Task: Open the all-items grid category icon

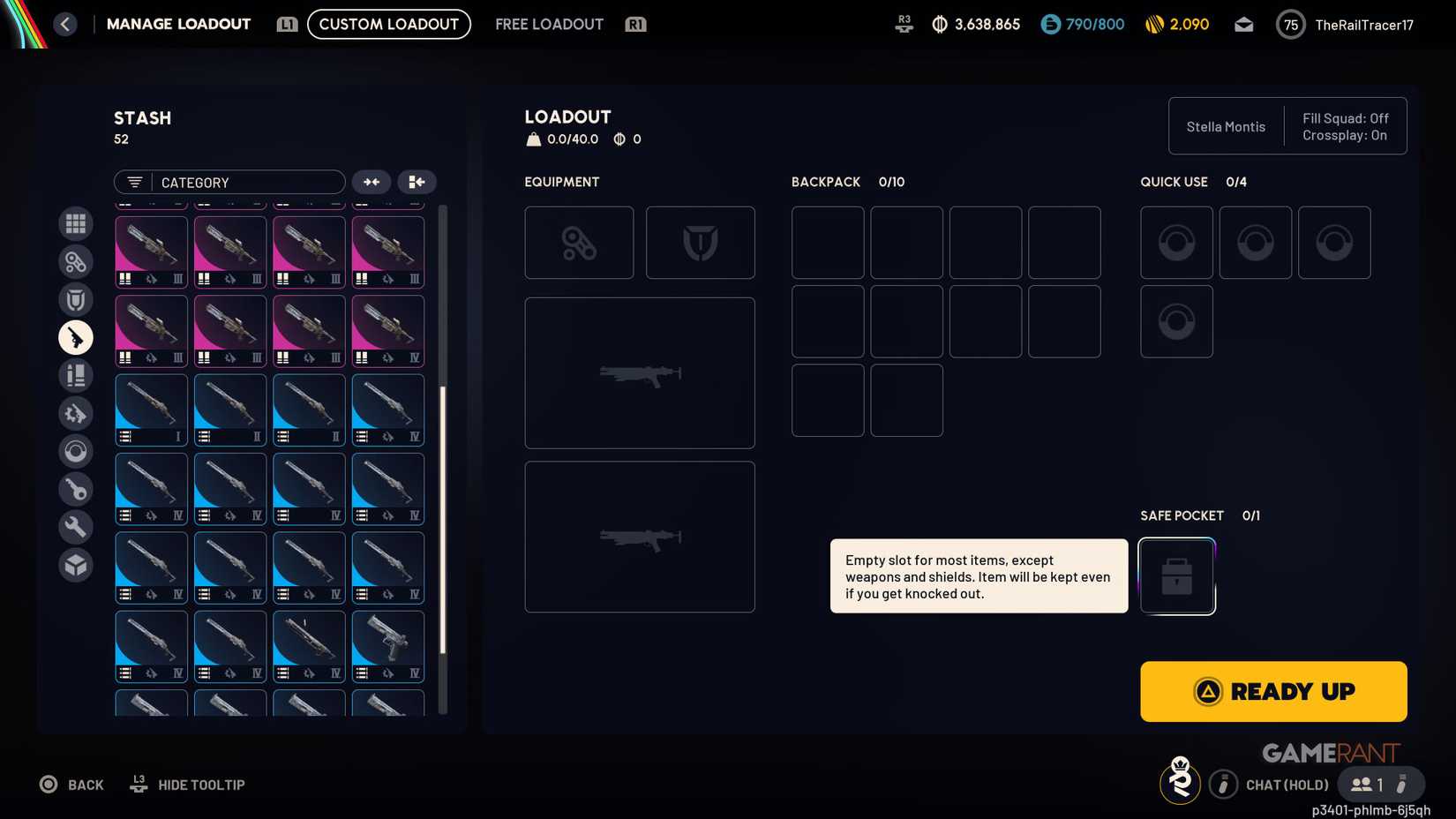Action: 75,223
